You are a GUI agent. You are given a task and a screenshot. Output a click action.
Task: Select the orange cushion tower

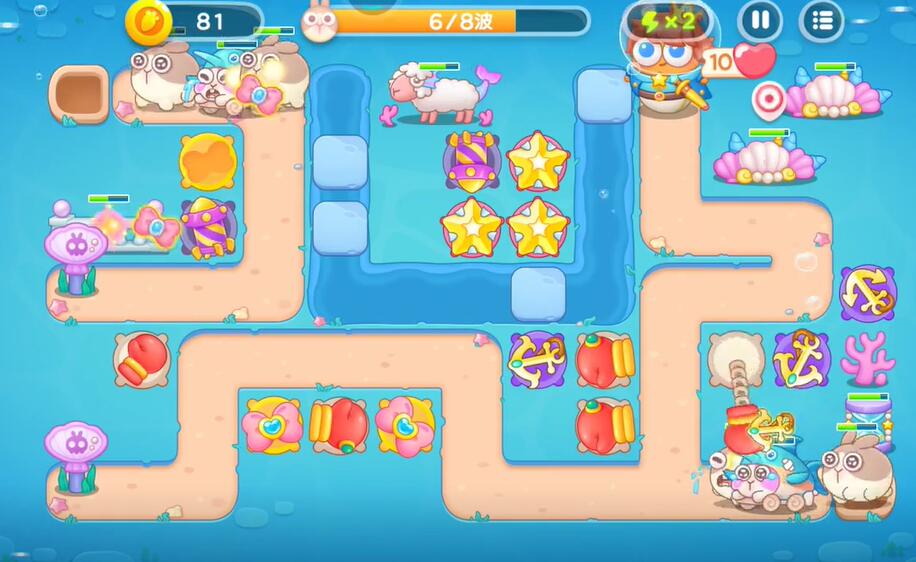pos(208,158)
